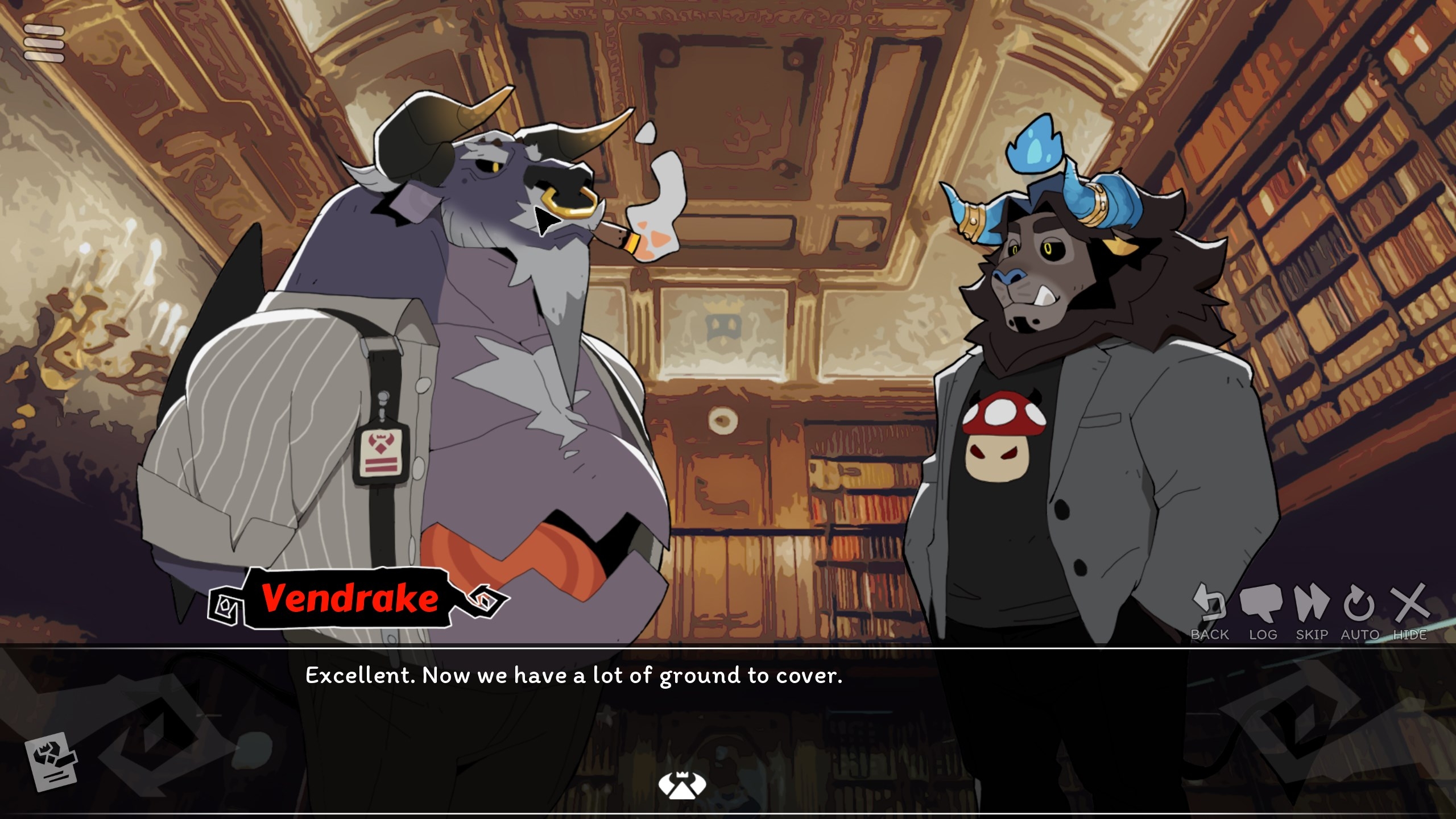1456x819 pixels.
Task: Open the hamburger menu icon
Action: click(44, 43)
